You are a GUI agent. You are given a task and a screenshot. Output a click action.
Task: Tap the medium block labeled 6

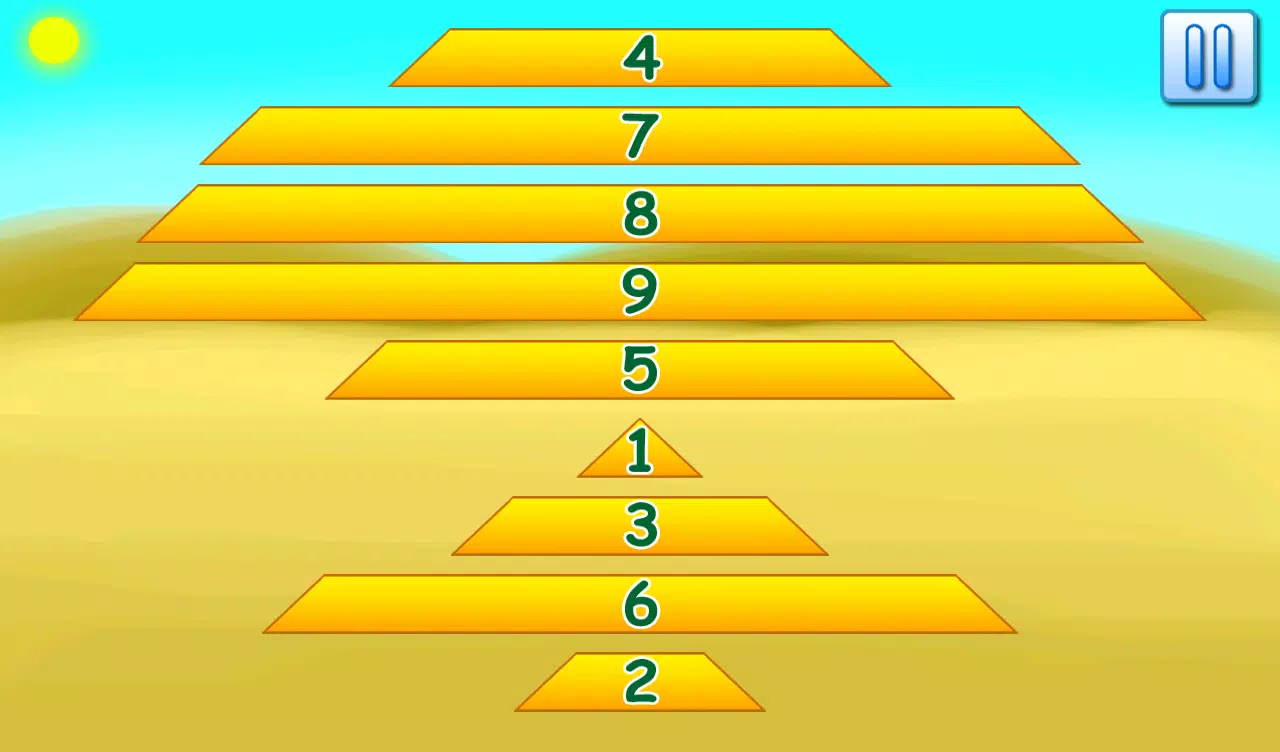tap(640, 602)
